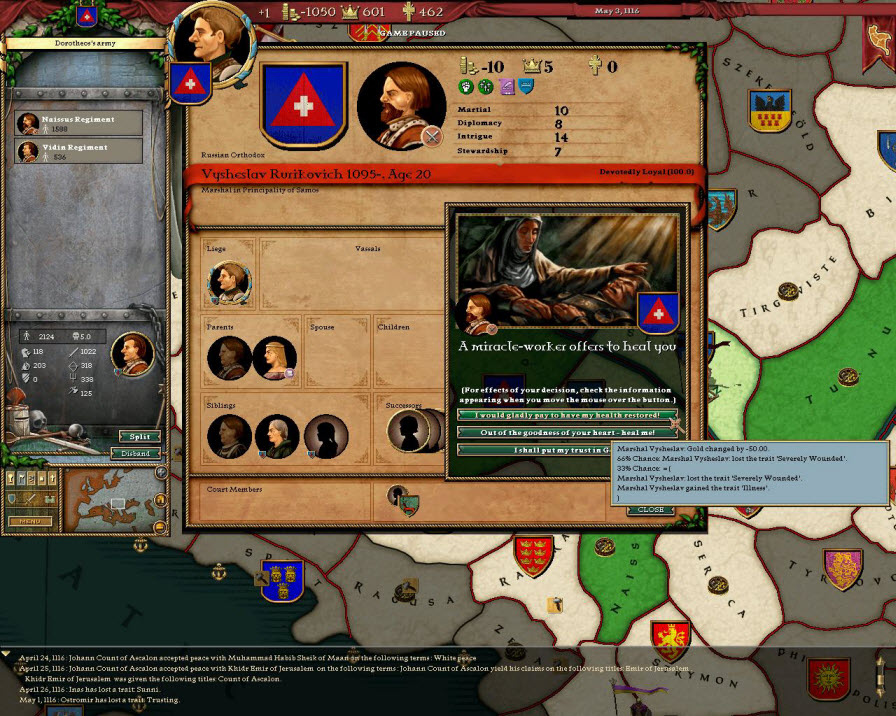Close the character info window
The height and width of the screenshot is (716, 896).
pos(650,510)
